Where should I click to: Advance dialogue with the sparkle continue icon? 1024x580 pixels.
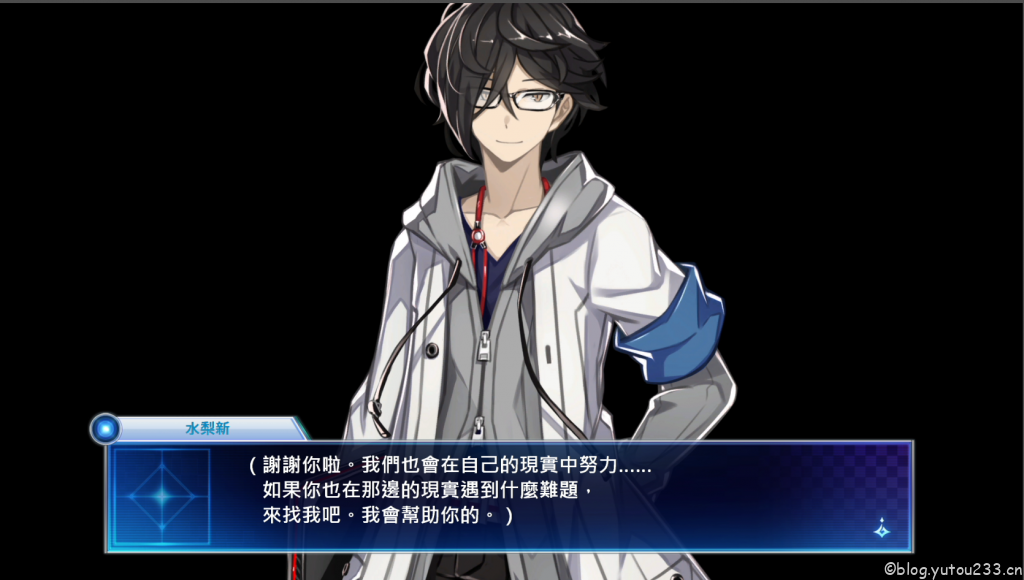click(881, 529)
